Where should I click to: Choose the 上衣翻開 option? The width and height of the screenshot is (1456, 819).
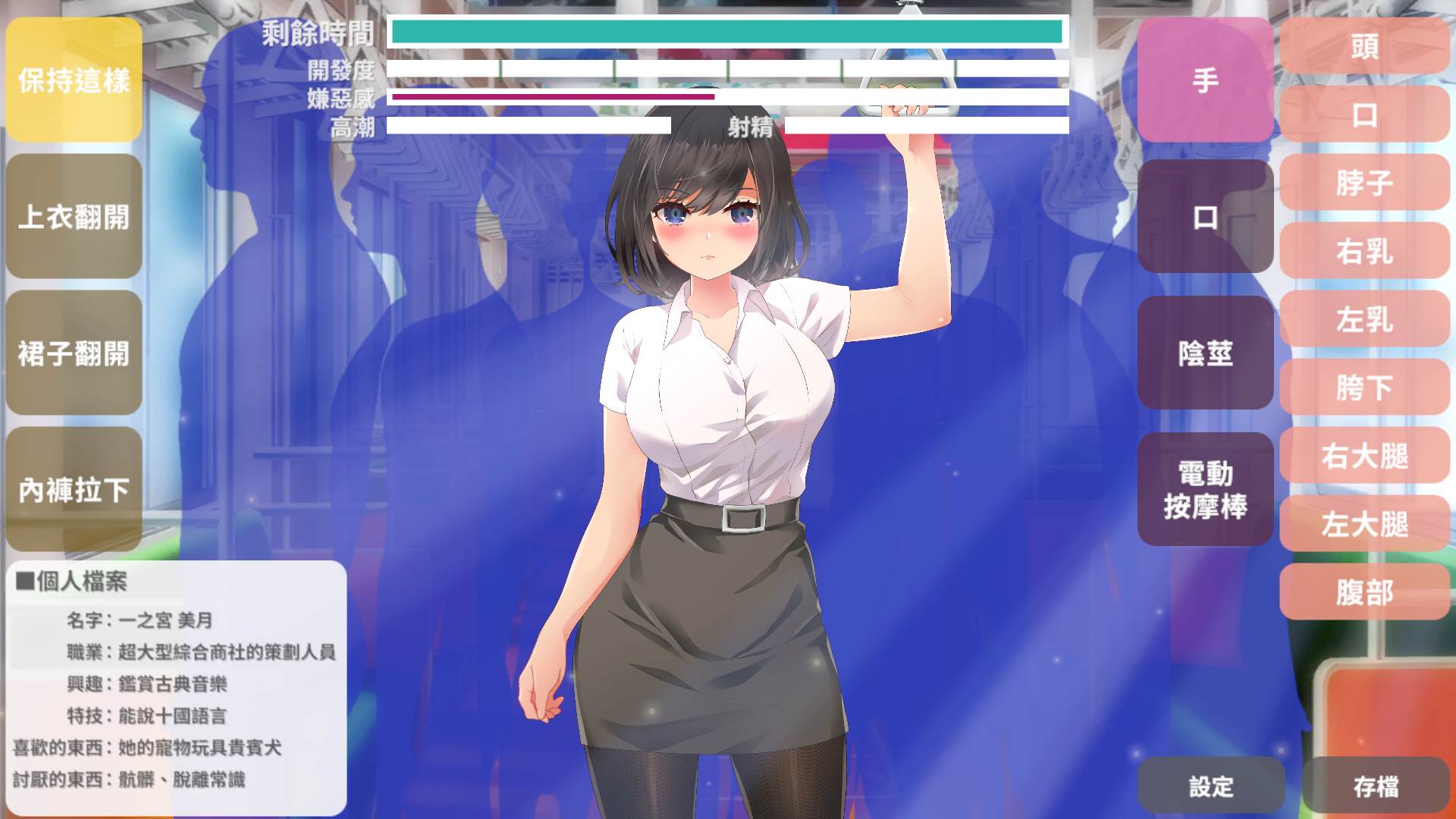click(x=74, y=217)
